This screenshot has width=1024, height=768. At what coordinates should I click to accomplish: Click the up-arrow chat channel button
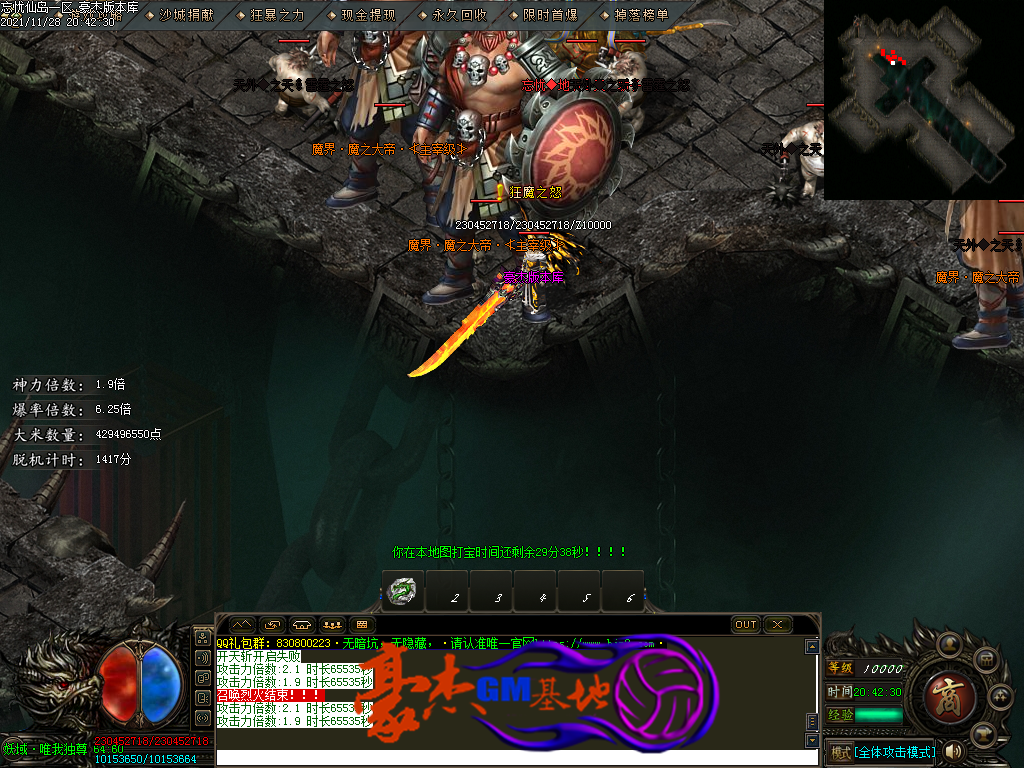tap(243, 624)
